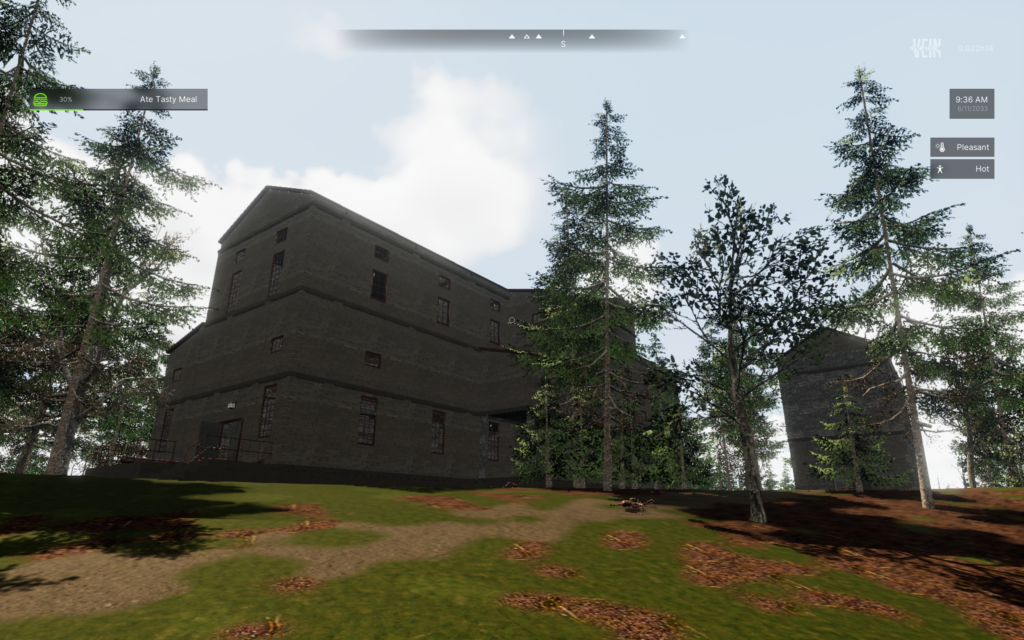Click the compass bar's south heading
Screen dimensions: 1024x640
tap(563, 41)
